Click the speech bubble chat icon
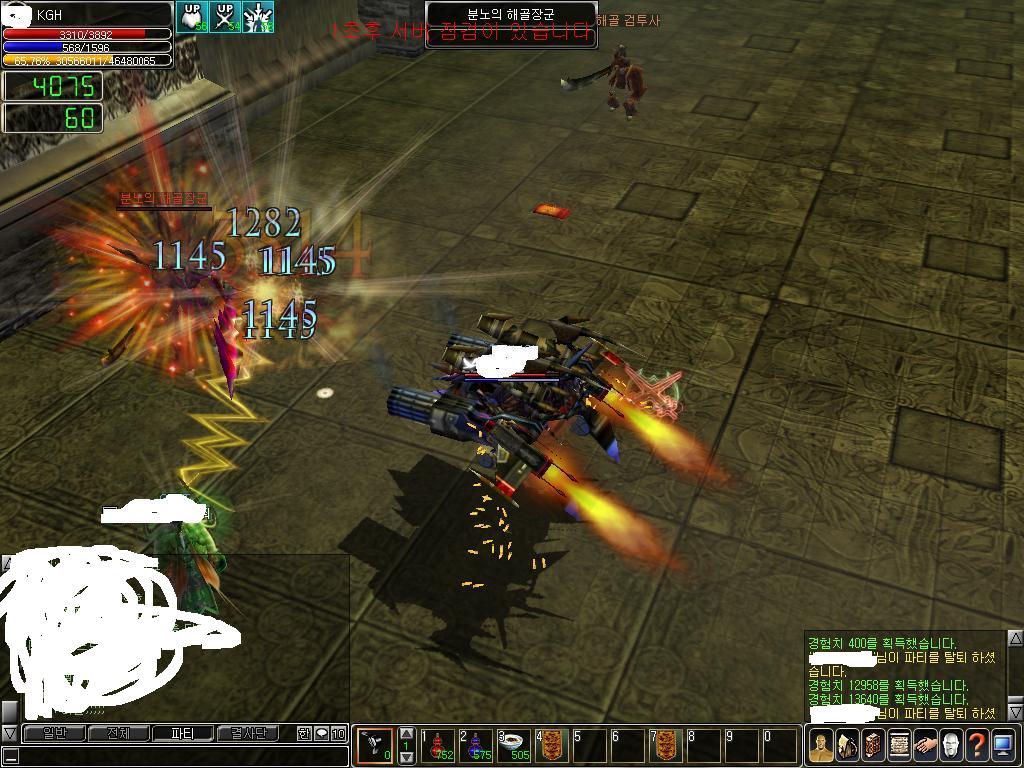 321,734
